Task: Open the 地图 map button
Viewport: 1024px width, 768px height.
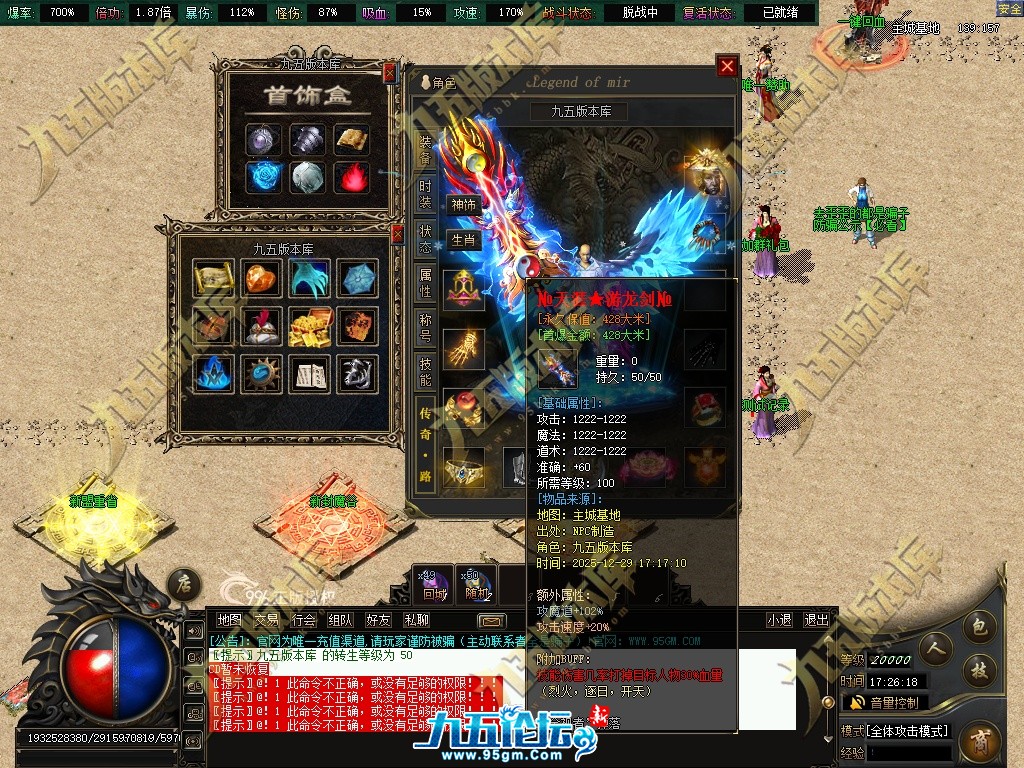Action: pyautogui.click(x=230, y=620)
